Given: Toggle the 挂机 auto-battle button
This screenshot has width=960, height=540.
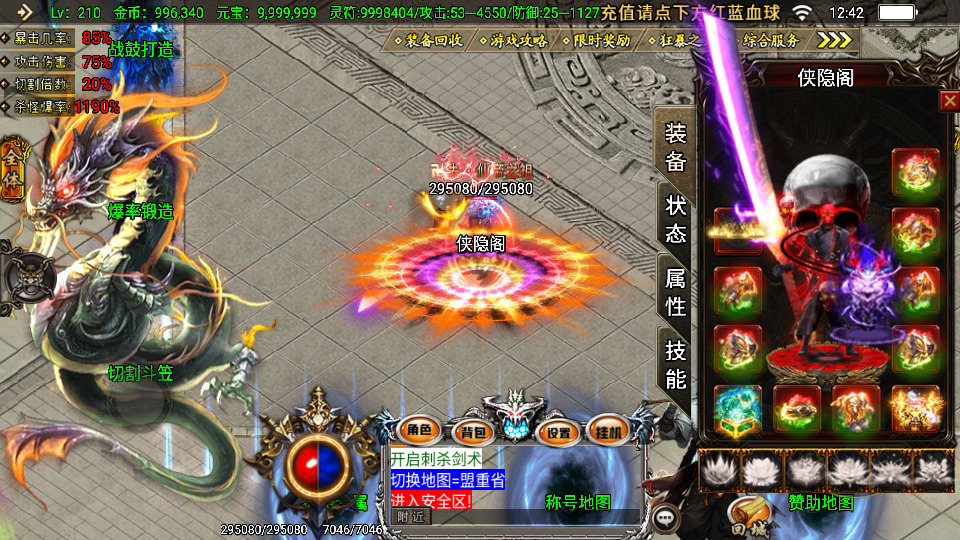Looking at the screenshot, I should point(608,431).
